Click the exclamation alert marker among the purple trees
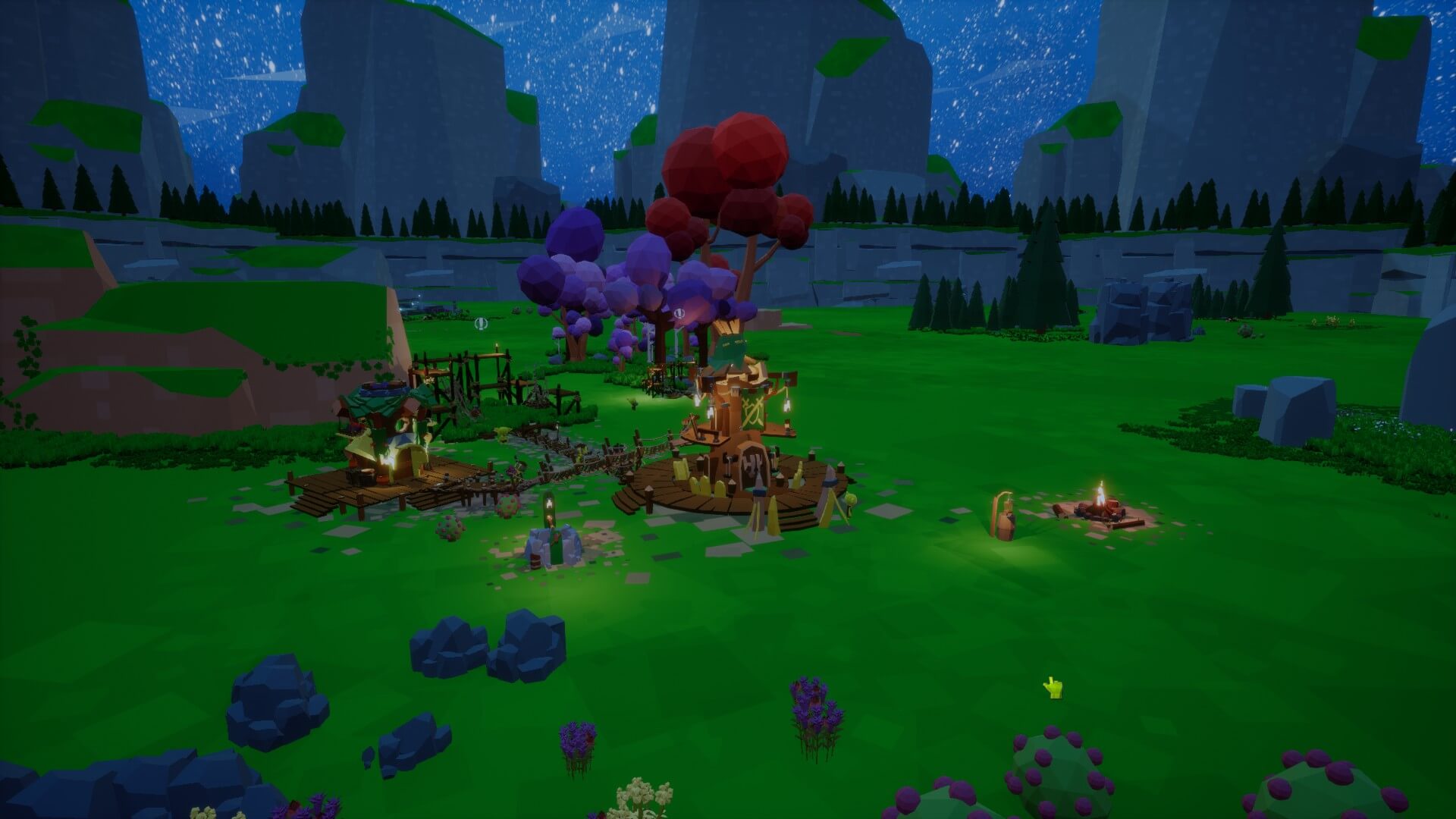 coord(679,312)
